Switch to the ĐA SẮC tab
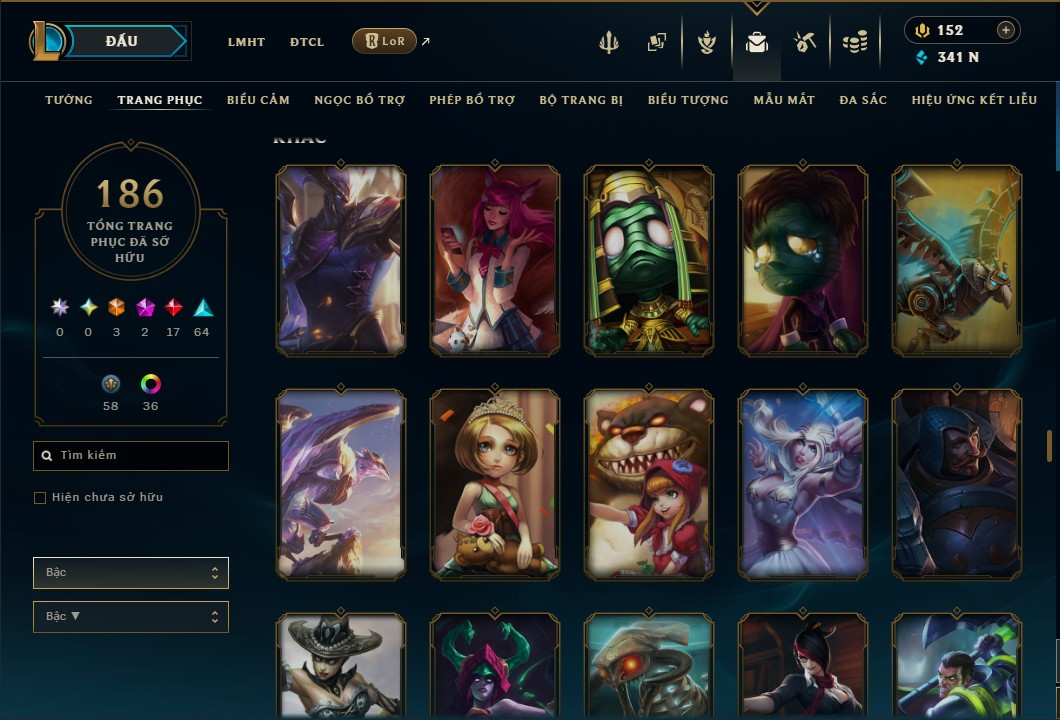1060x720 pixels. click(863, 100)
